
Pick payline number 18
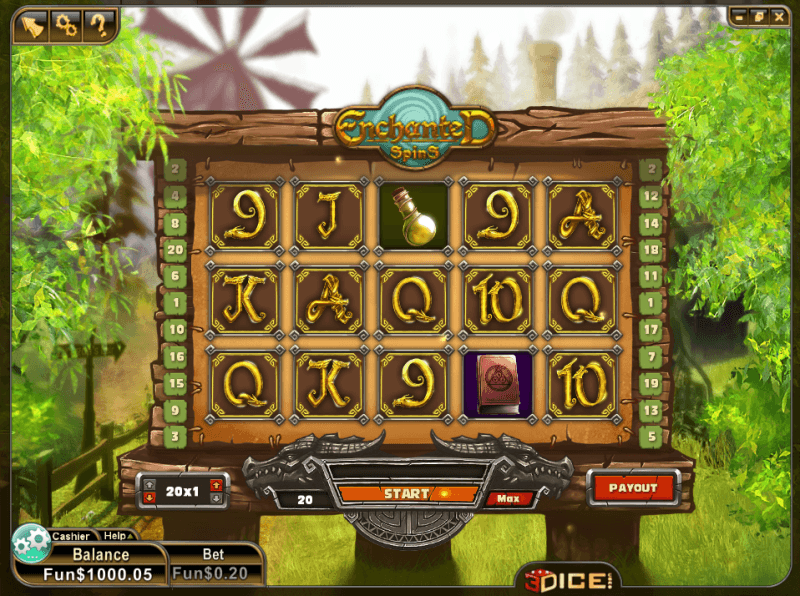pos(651,250)
